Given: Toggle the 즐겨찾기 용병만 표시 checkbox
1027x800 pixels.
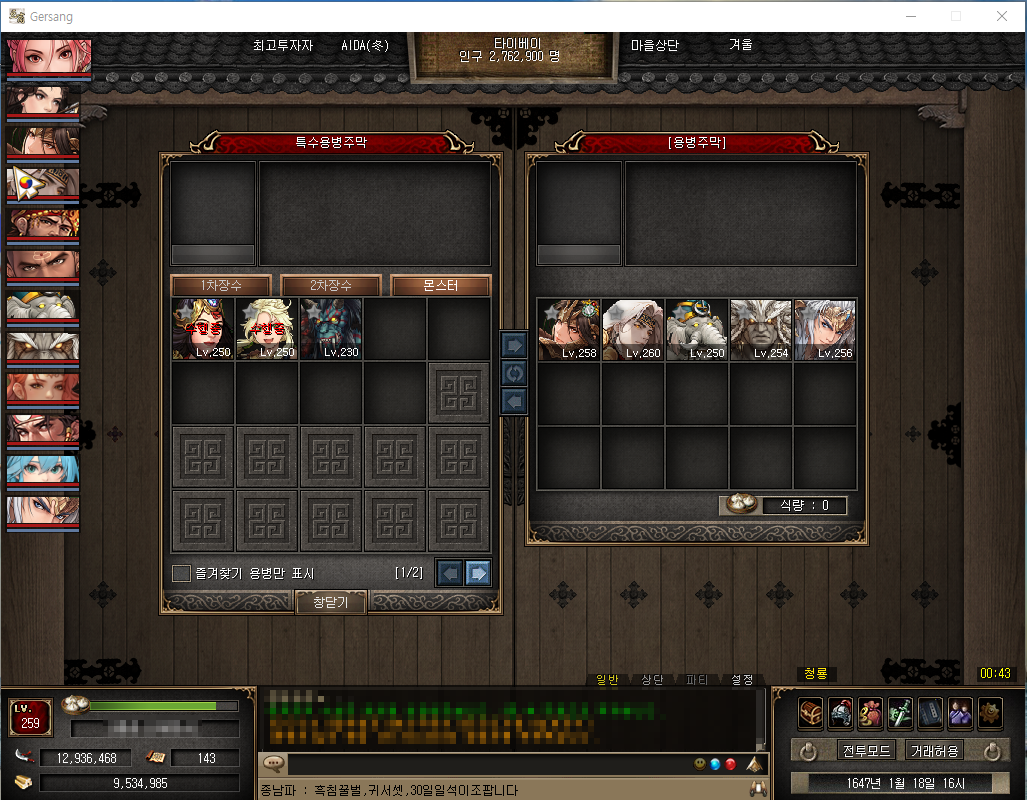Looking at the screenshot, I should (181, 573).
